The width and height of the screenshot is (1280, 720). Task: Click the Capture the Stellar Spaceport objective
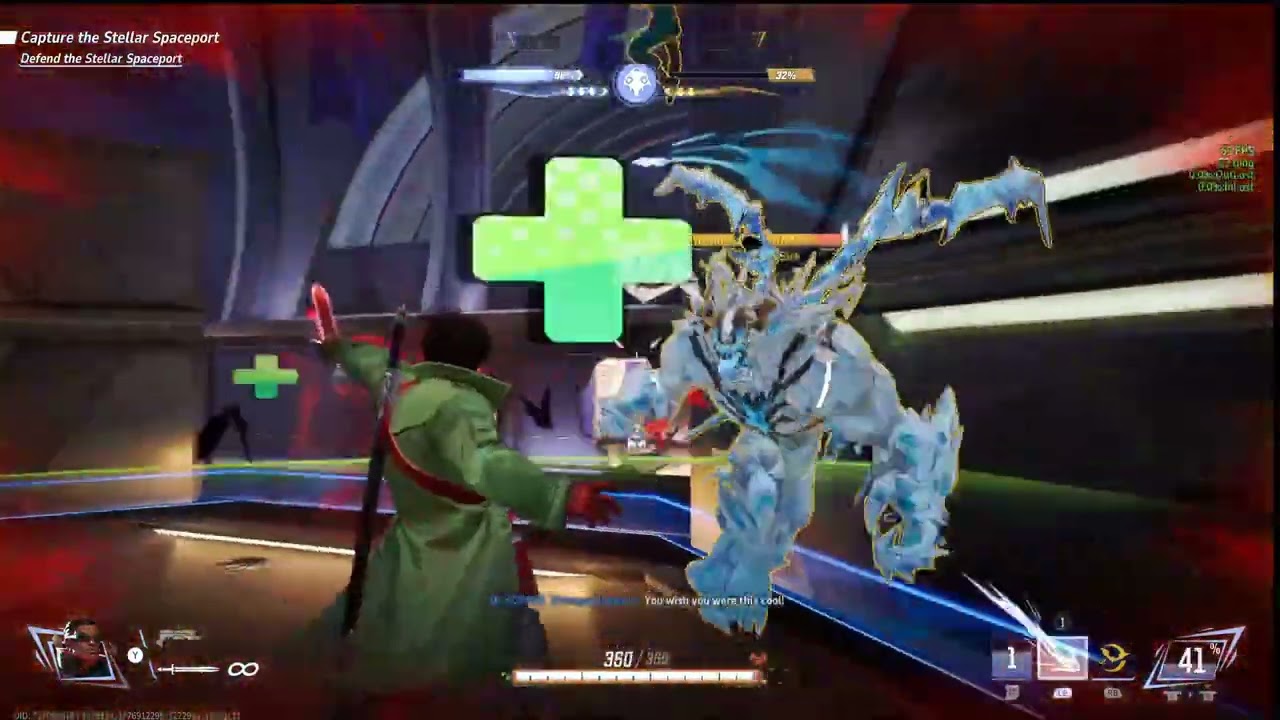click(119, 38)
